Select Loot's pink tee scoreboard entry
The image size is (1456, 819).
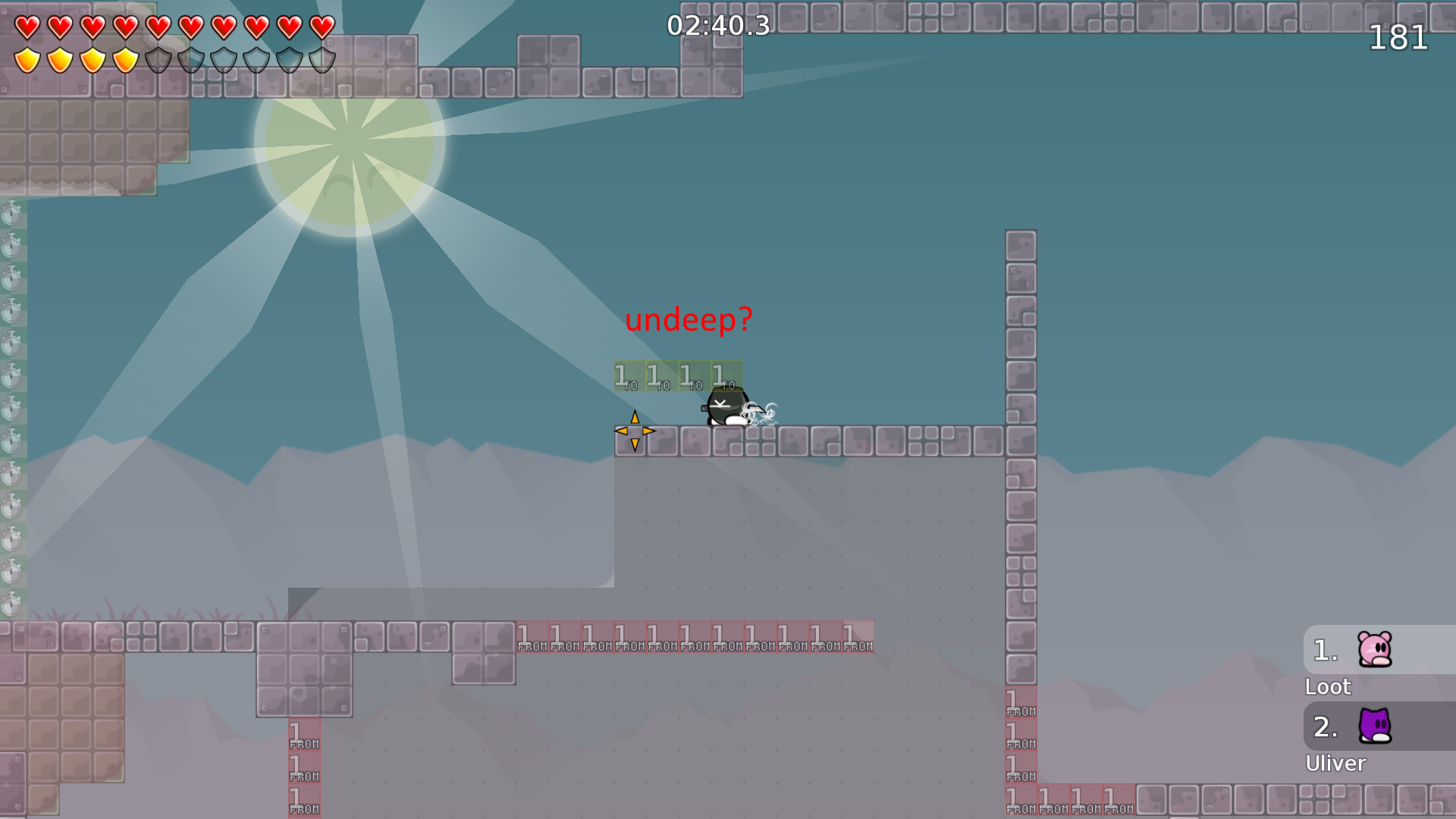click(x=1374, y=650)
